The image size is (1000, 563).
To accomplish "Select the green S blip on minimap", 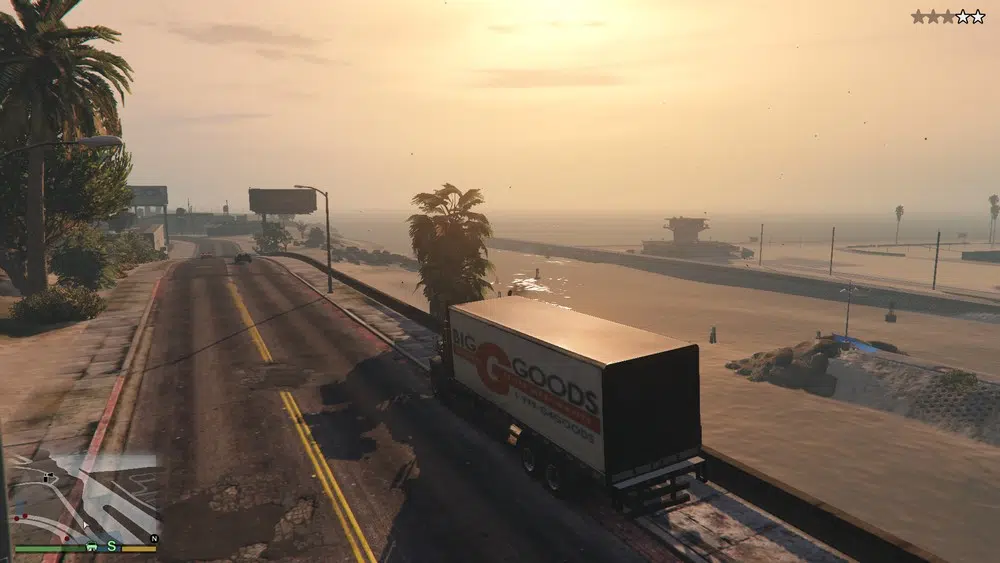I will (113, 546).
